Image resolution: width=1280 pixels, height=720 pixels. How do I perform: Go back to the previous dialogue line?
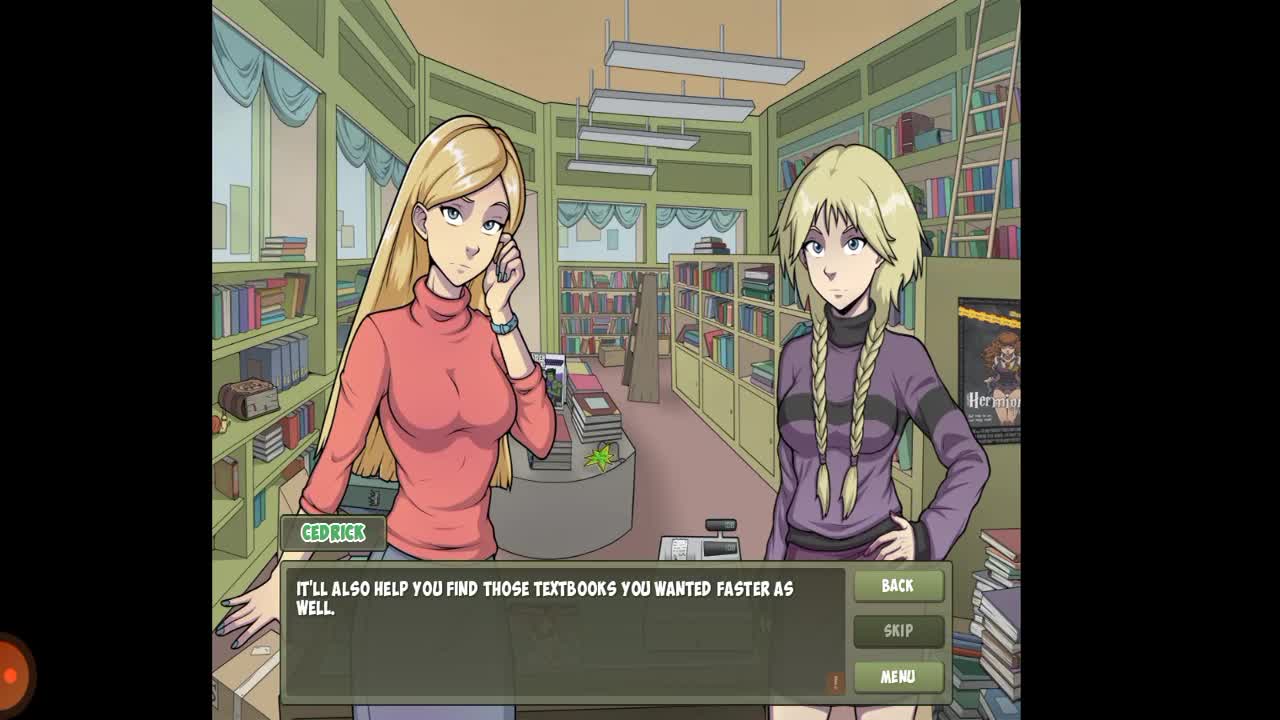898,586
